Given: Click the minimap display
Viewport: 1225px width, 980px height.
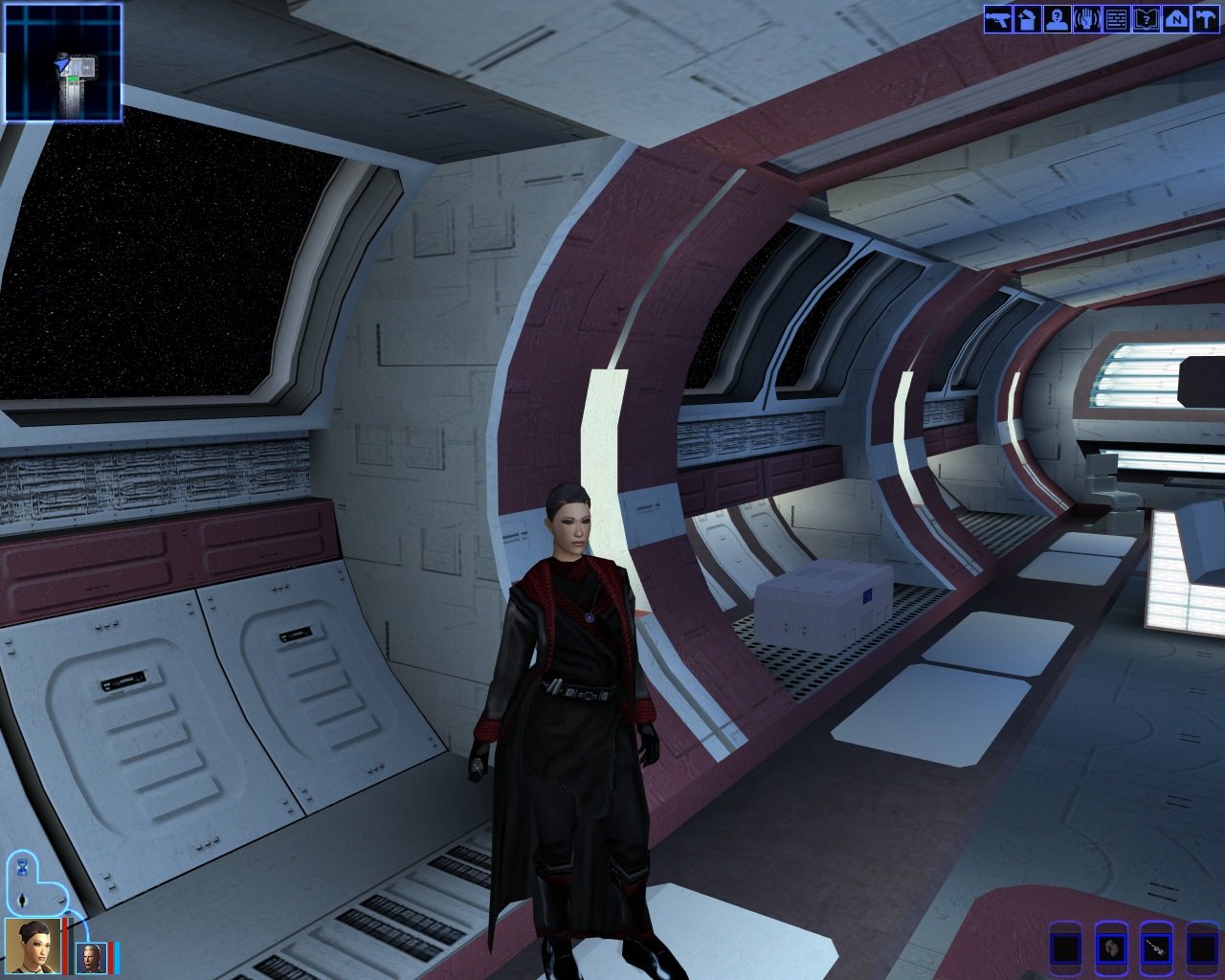Looking at the screenshot, I should (x=63, y=63).
